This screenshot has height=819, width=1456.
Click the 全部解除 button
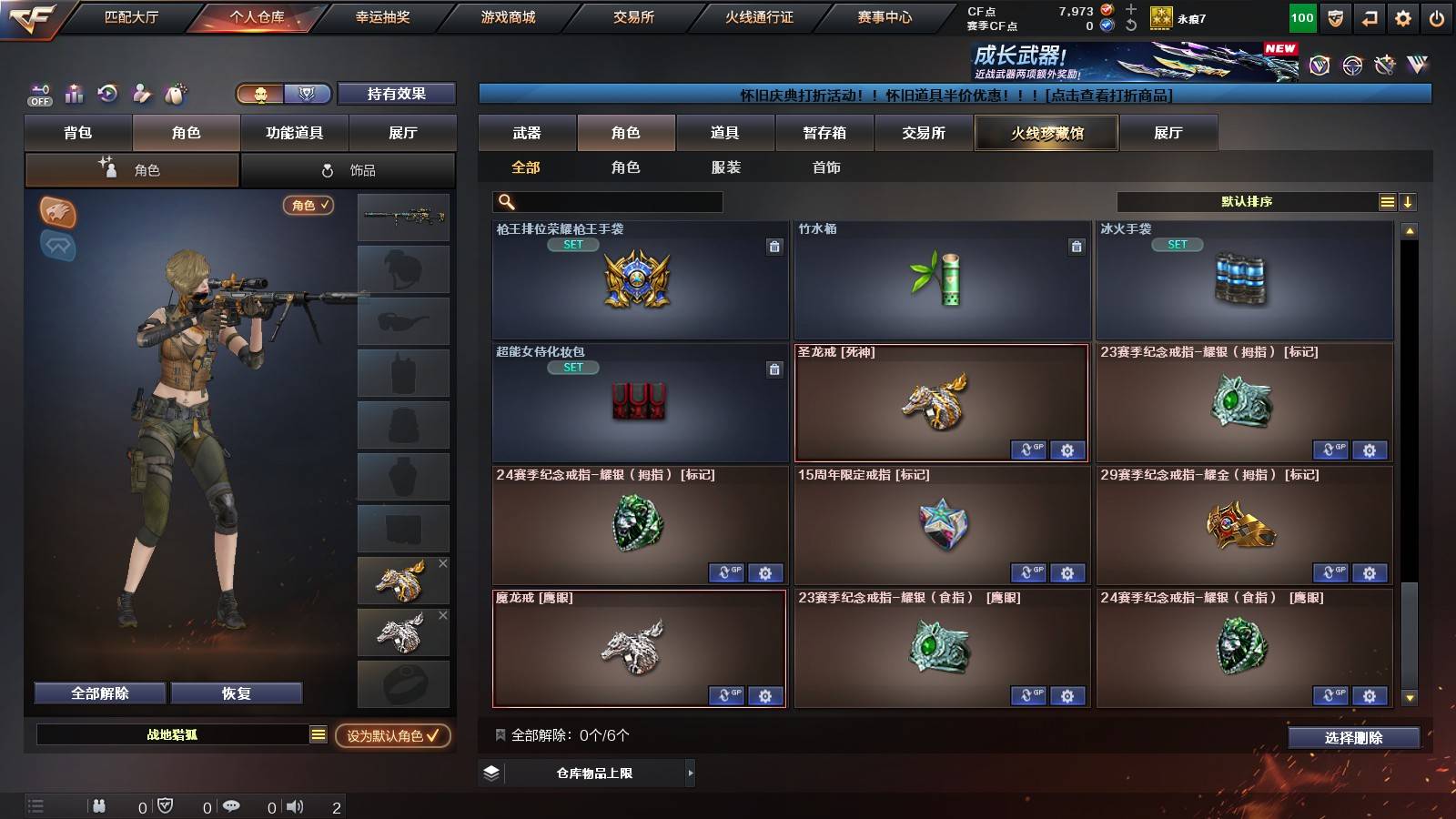98,693
